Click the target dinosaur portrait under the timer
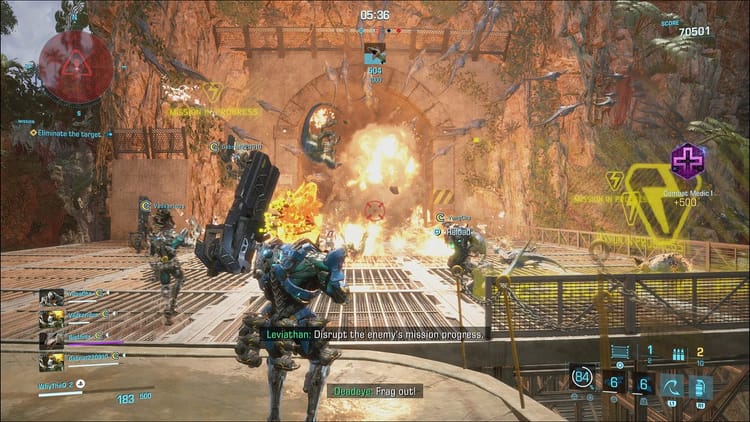 pos(375,51)
